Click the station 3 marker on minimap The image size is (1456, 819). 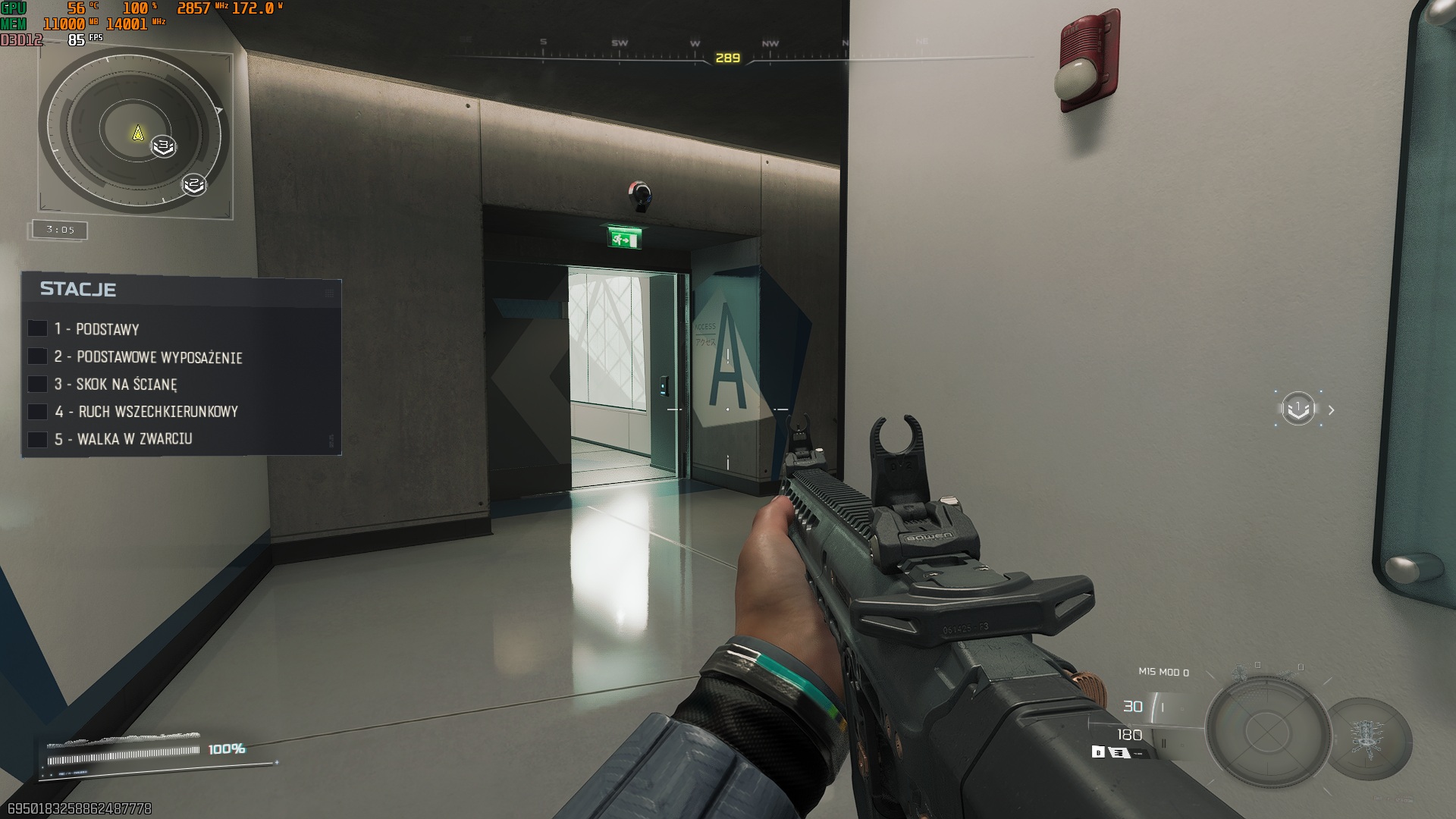click(x=163, y=146)
